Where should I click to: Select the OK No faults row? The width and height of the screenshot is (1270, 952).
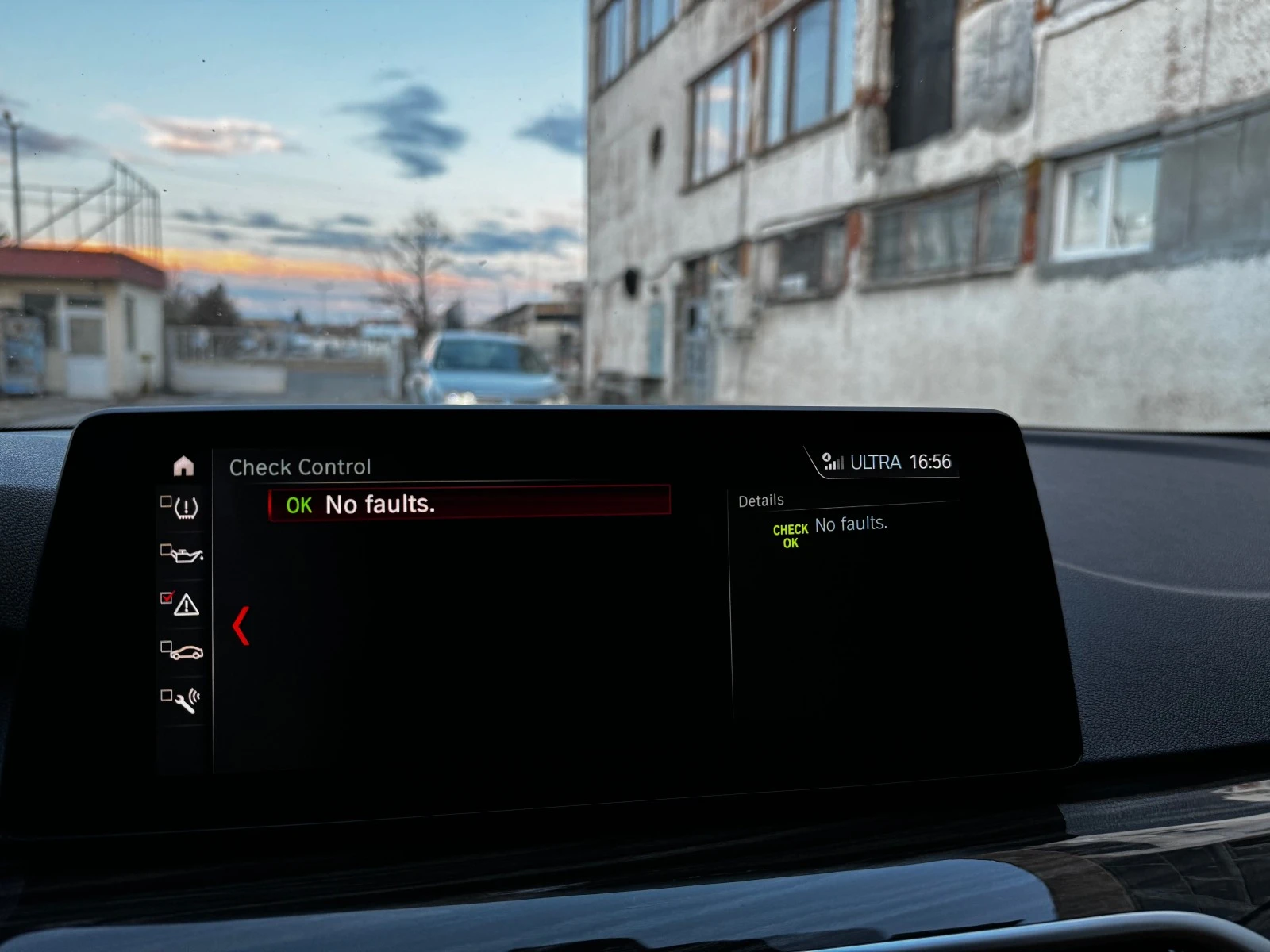pyautogui.click(x=469, y=504)
